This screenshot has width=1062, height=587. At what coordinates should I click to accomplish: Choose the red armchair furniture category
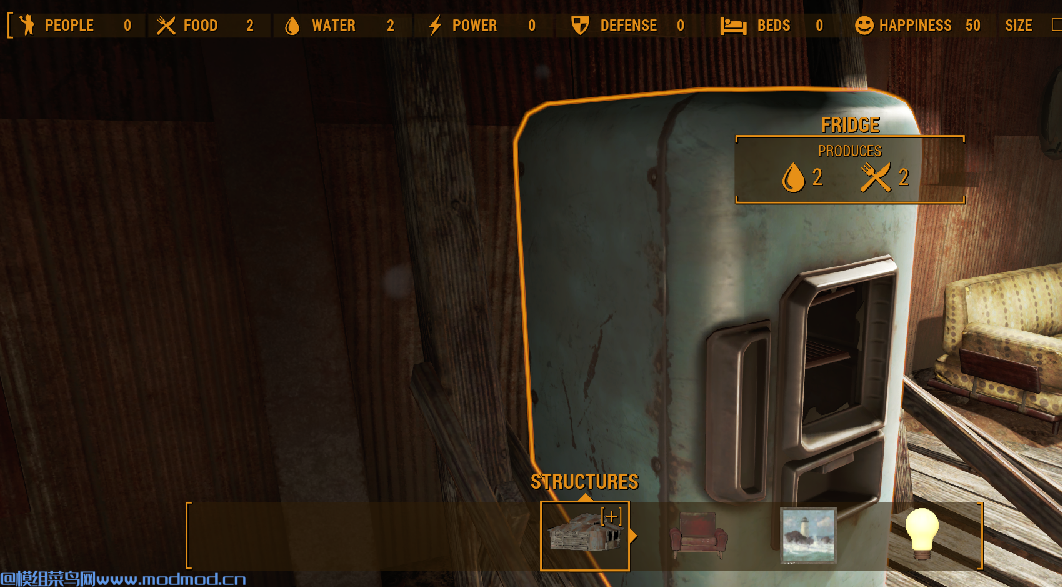click(x=698, y=535)
